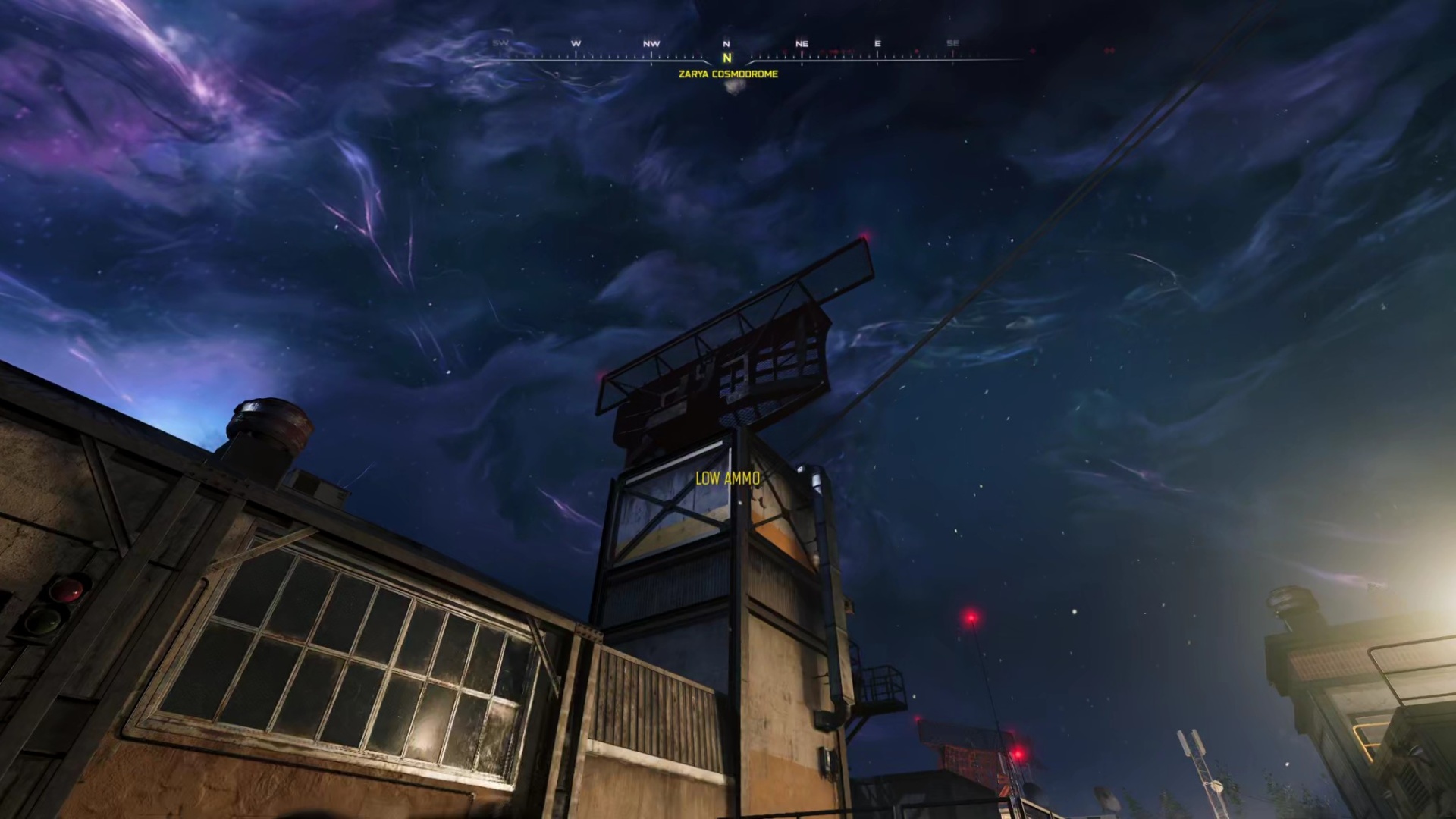Click a red enemy blip on the compass
Screen dimensions: 1456x819
pyautogui.click(x=834, y=52)
